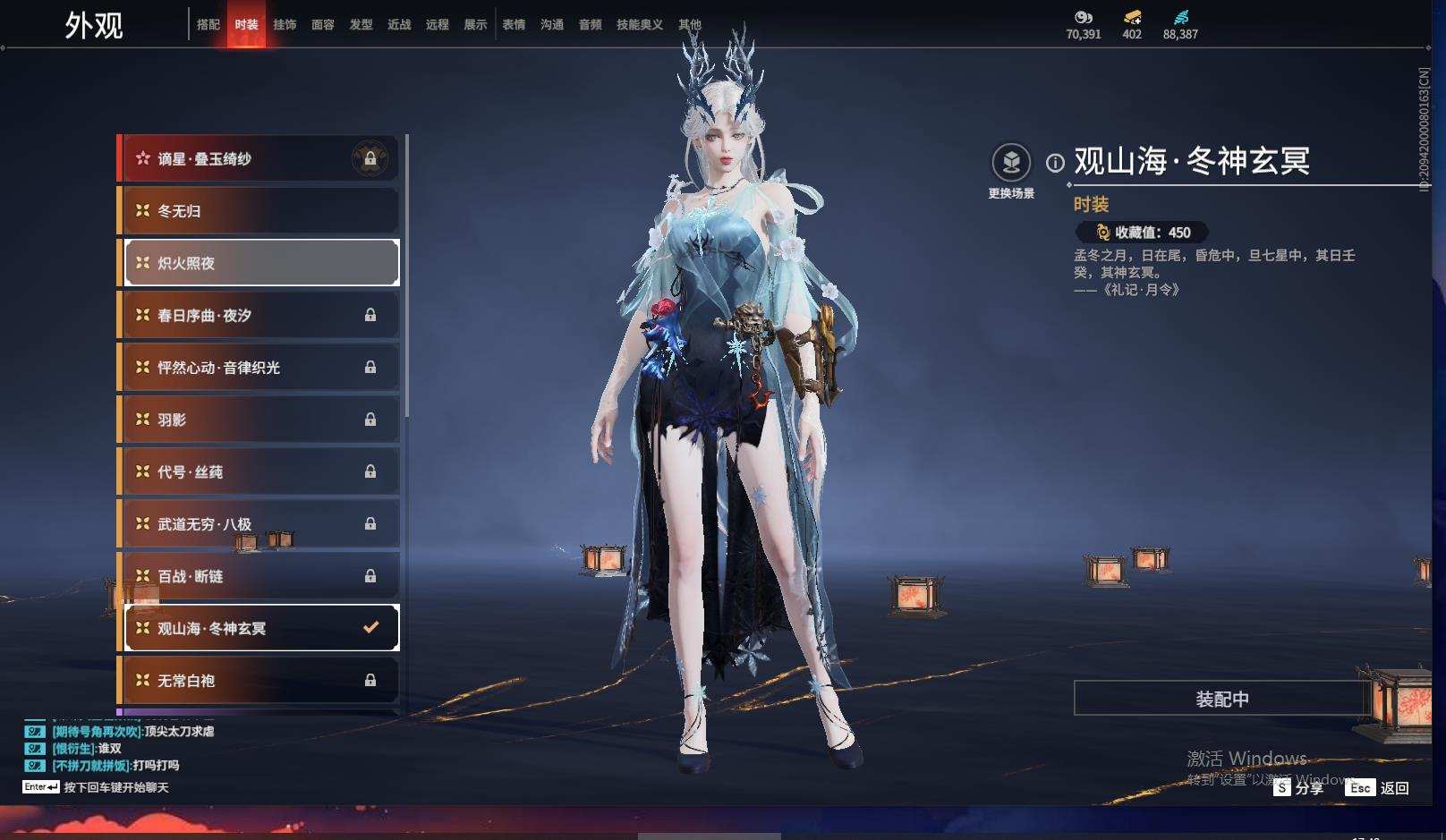Select the 怦然心动·音律织光 outfit
The width and height of the screenshot is (1446, 840).
pos(259,368)
